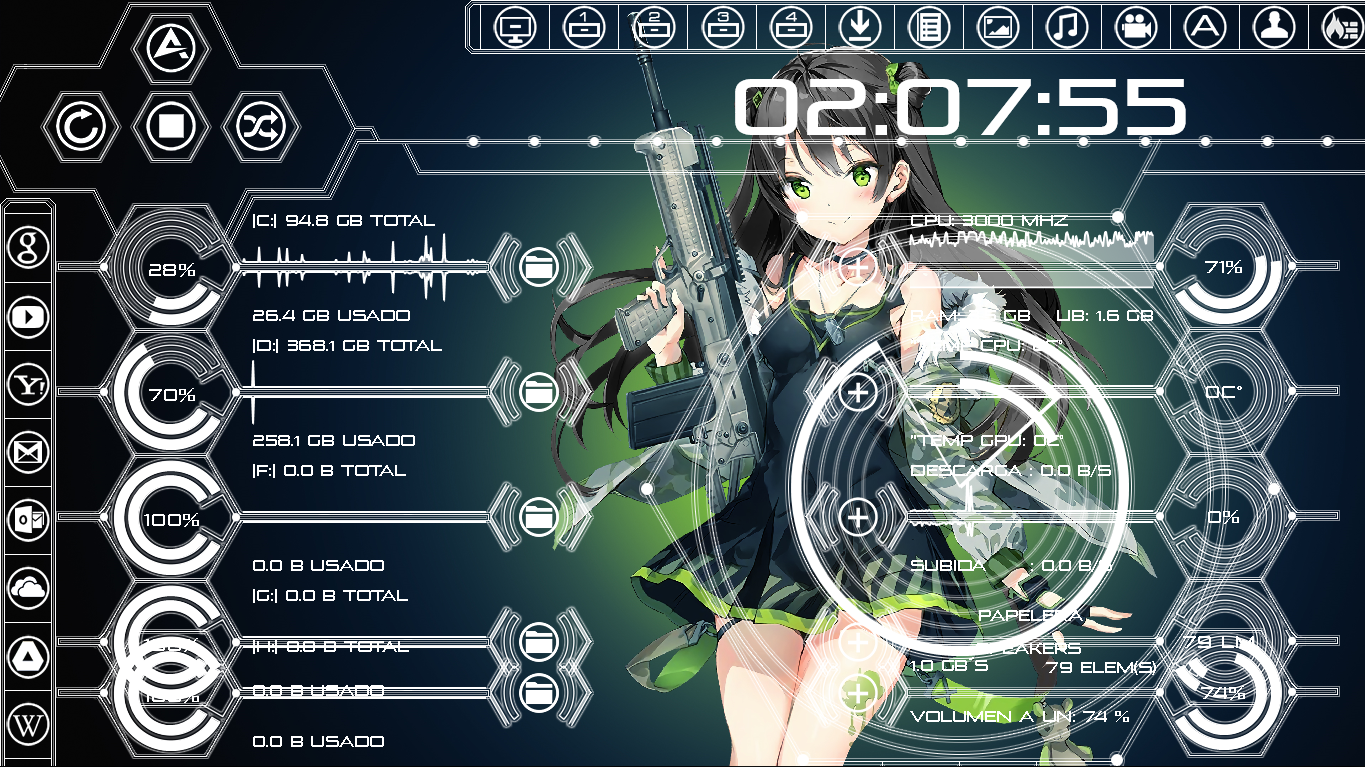
Task: Click the Videos camera icon in the toolbar
Action: tap(1136, 27)
